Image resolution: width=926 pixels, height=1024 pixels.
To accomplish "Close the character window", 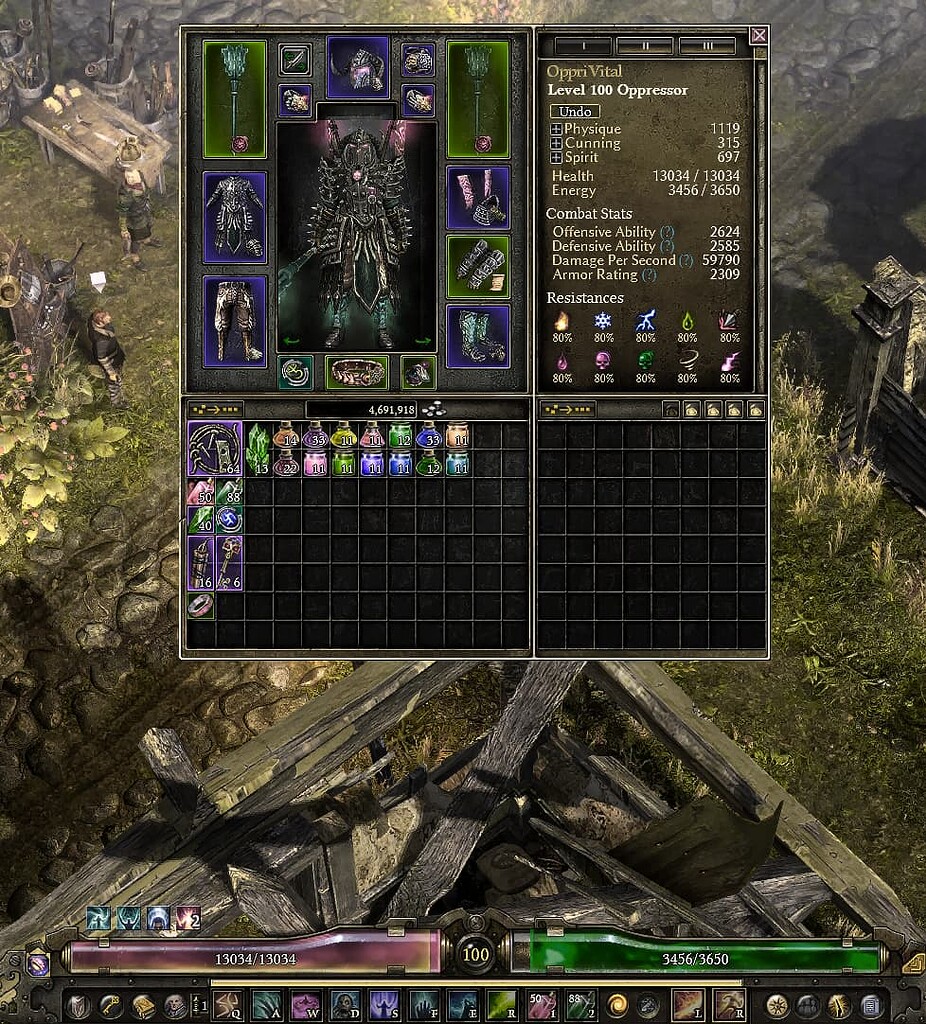I will point(759,36).
